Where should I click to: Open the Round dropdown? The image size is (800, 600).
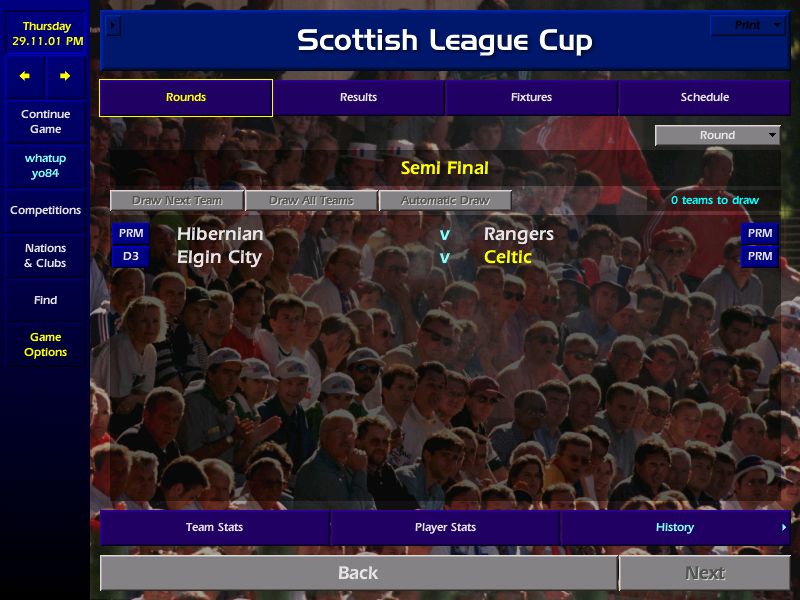click(x=718, y=135)
